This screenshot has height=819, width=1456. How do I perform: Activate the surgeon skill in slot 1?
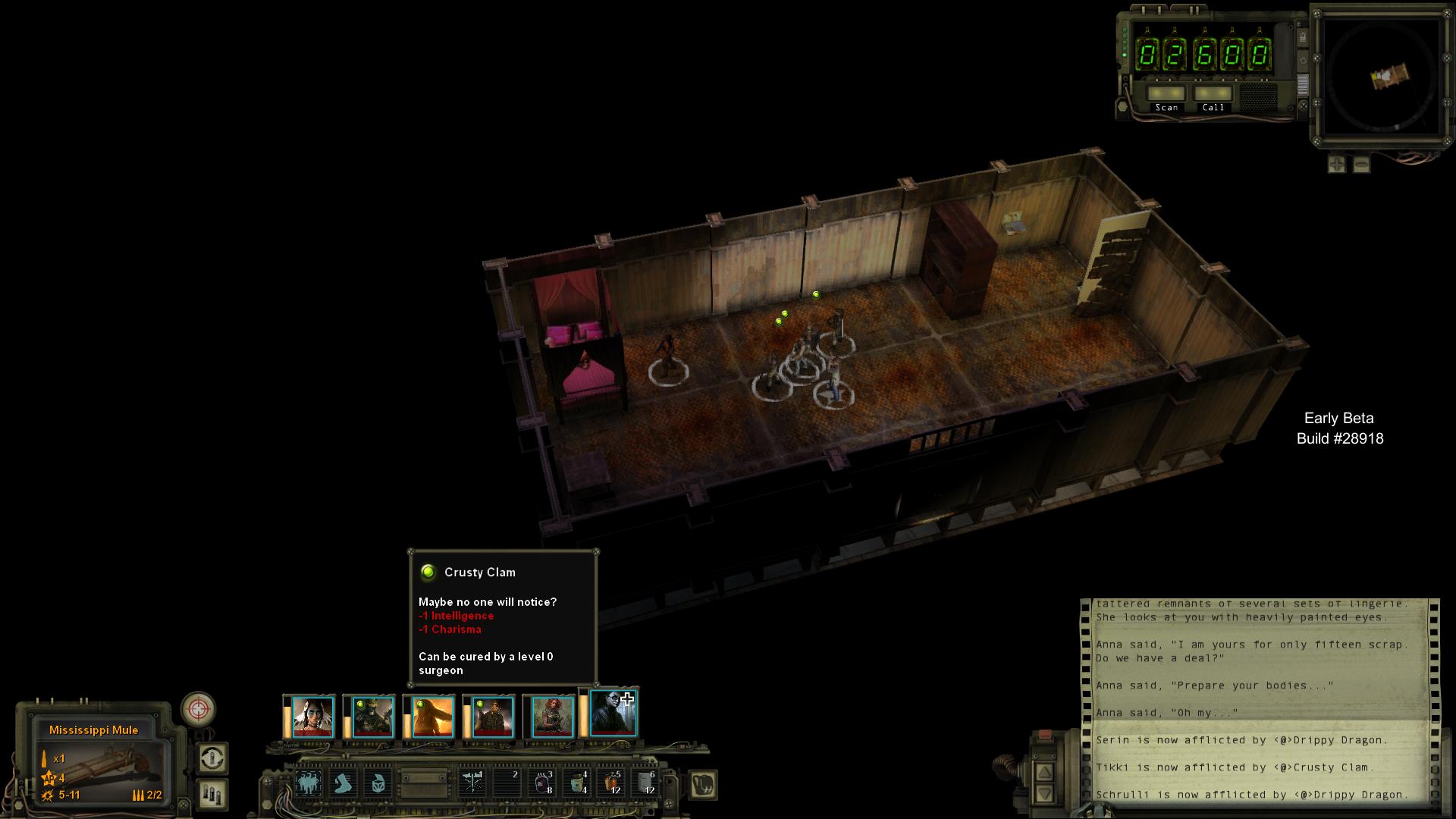click(472, 783)
